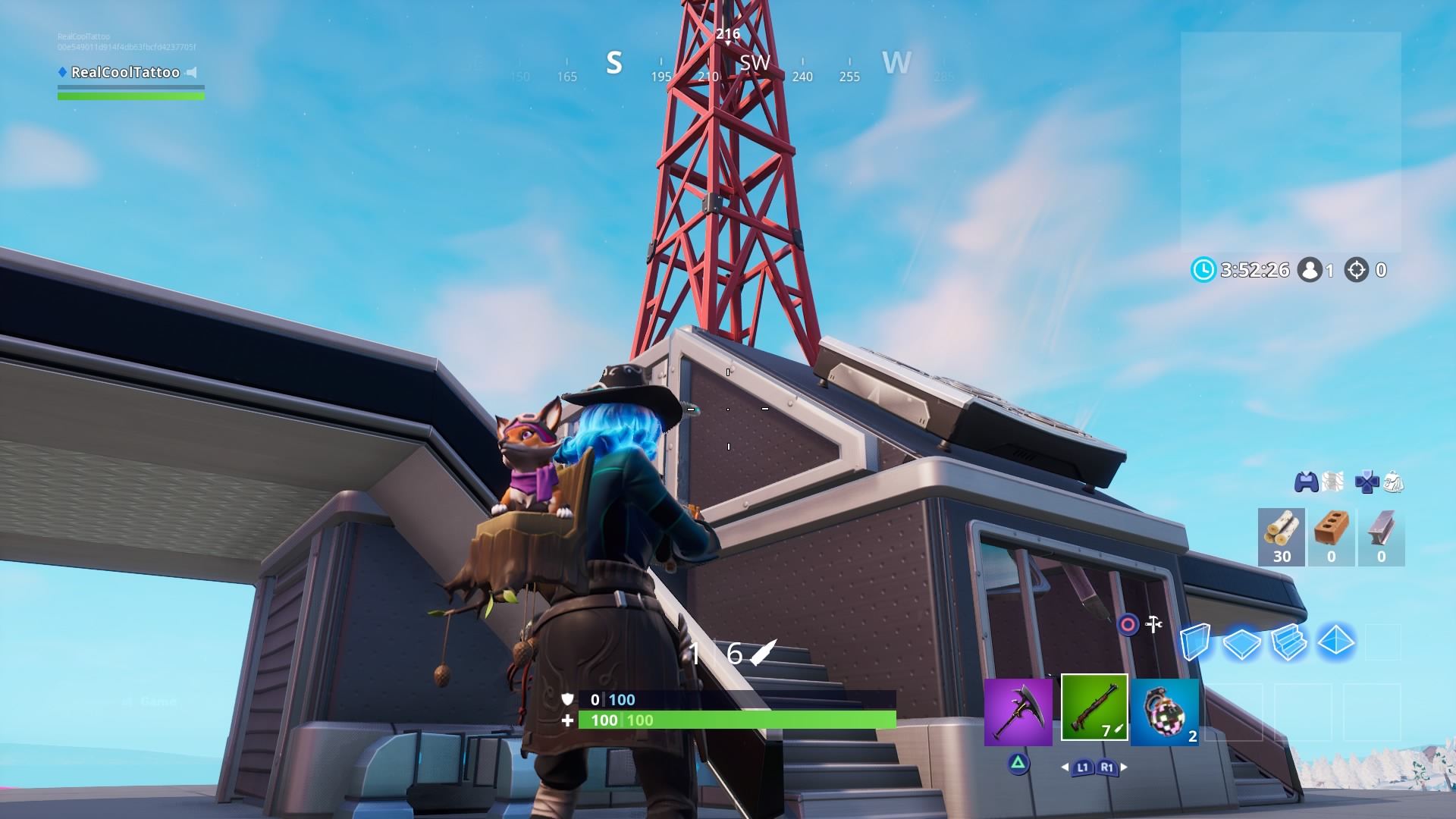
Task: Choose metal as the building material
Action: coord(1381,537)
